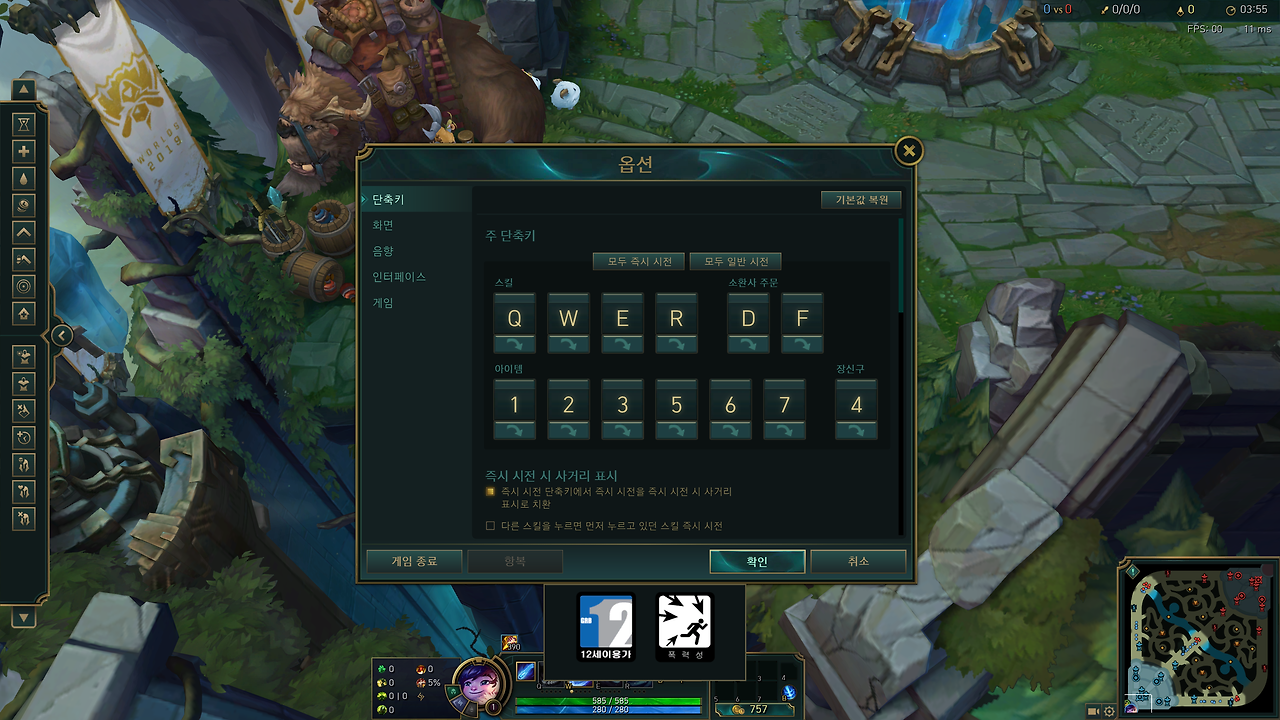Open the 인터페이스 settings tab
Viewport: 1280px width, 720px height.
(x=397, y=276)
